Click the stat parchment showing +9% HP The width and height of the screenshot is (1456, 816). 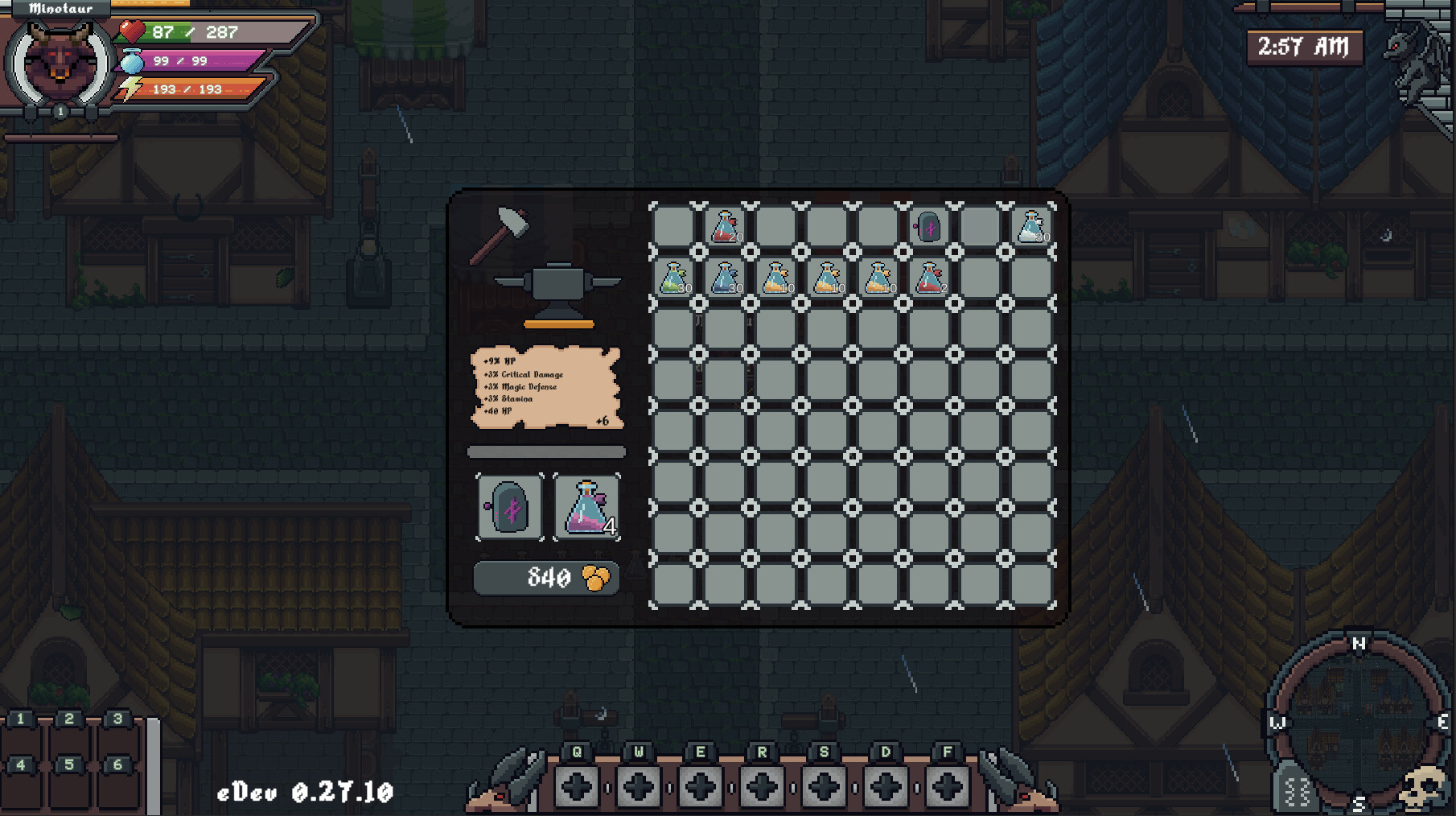[546, 389]
